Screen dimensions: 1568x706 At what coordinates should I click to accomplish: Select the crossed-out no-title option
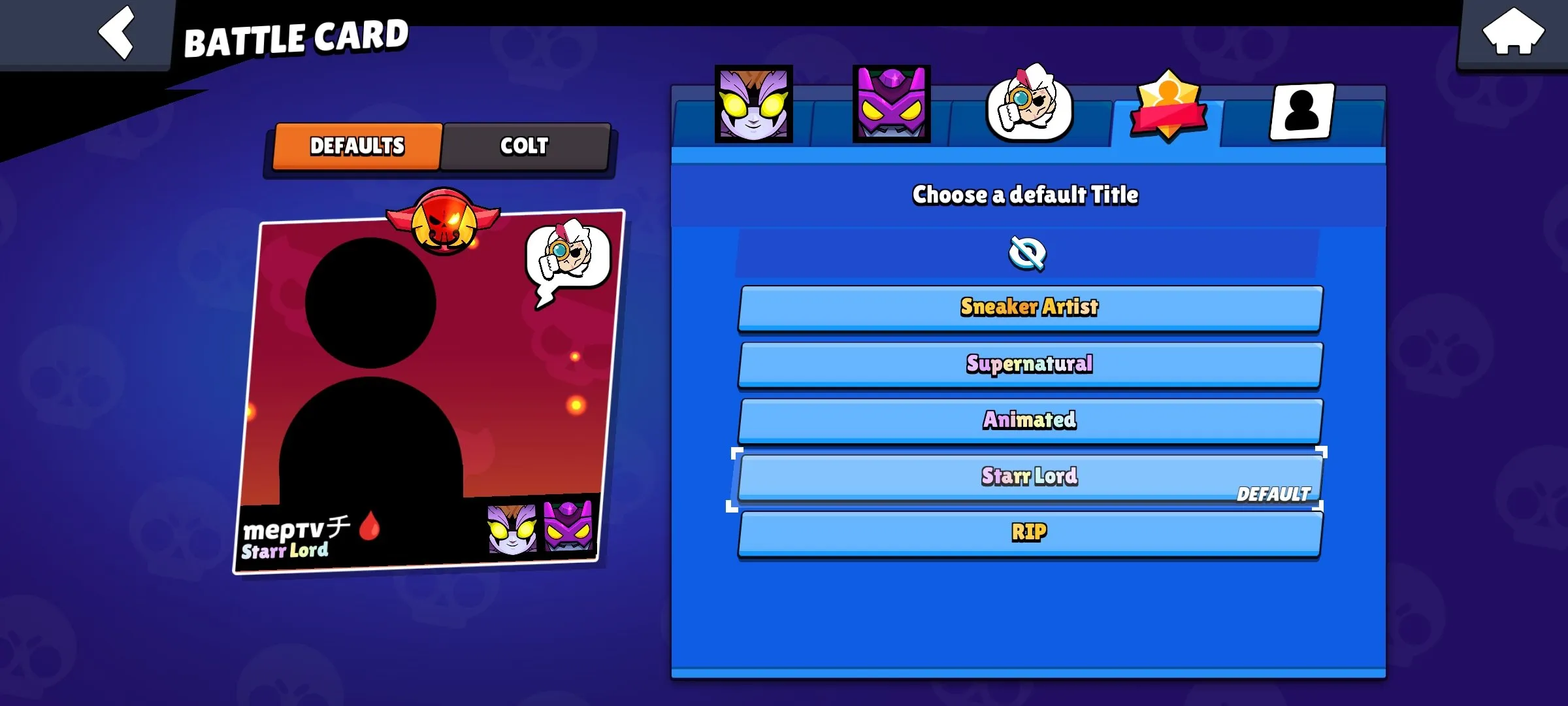[x=1028, y=254]
